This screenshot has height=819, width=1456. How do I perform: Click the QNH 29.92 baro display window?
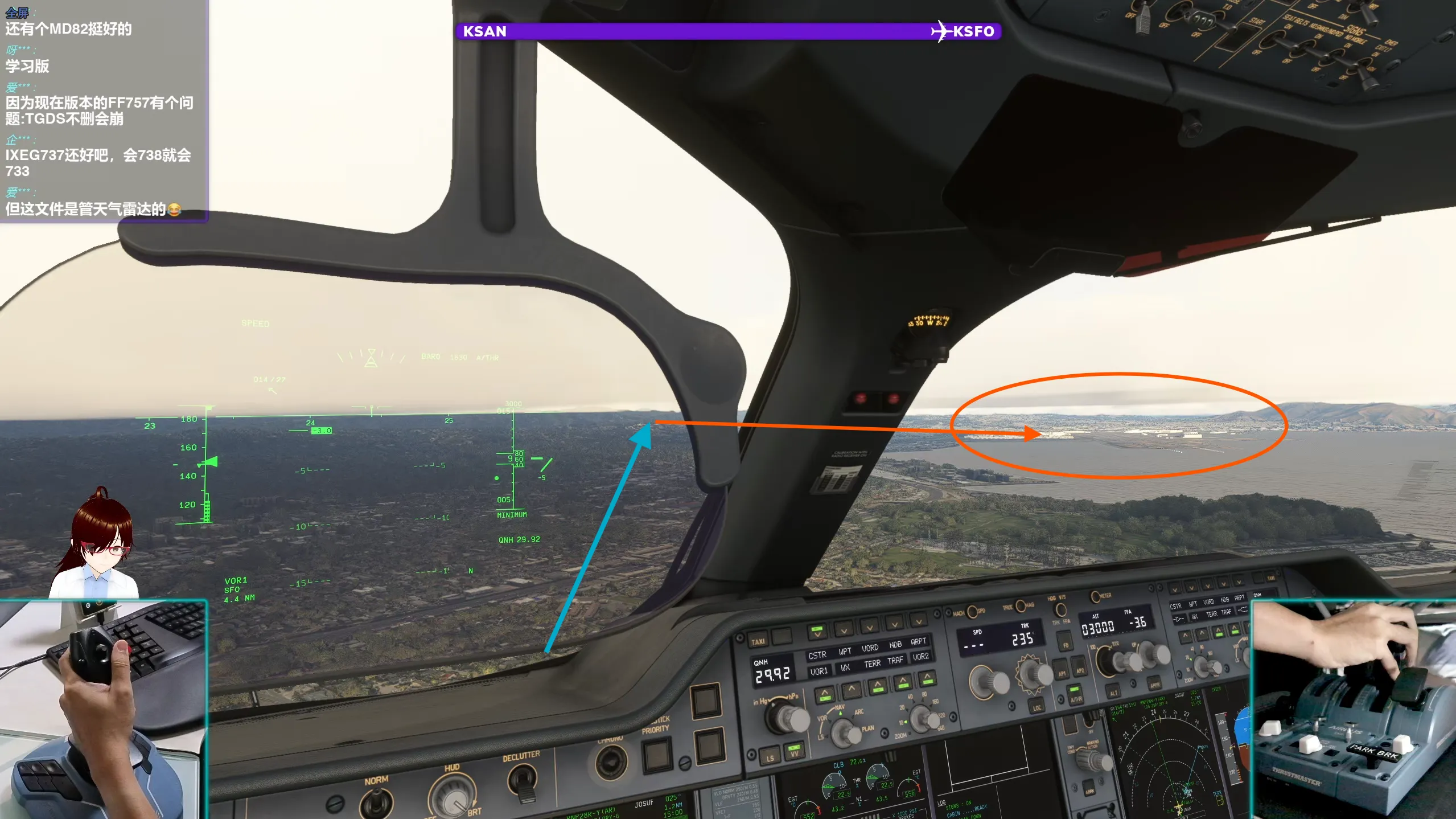pos(772,671)
